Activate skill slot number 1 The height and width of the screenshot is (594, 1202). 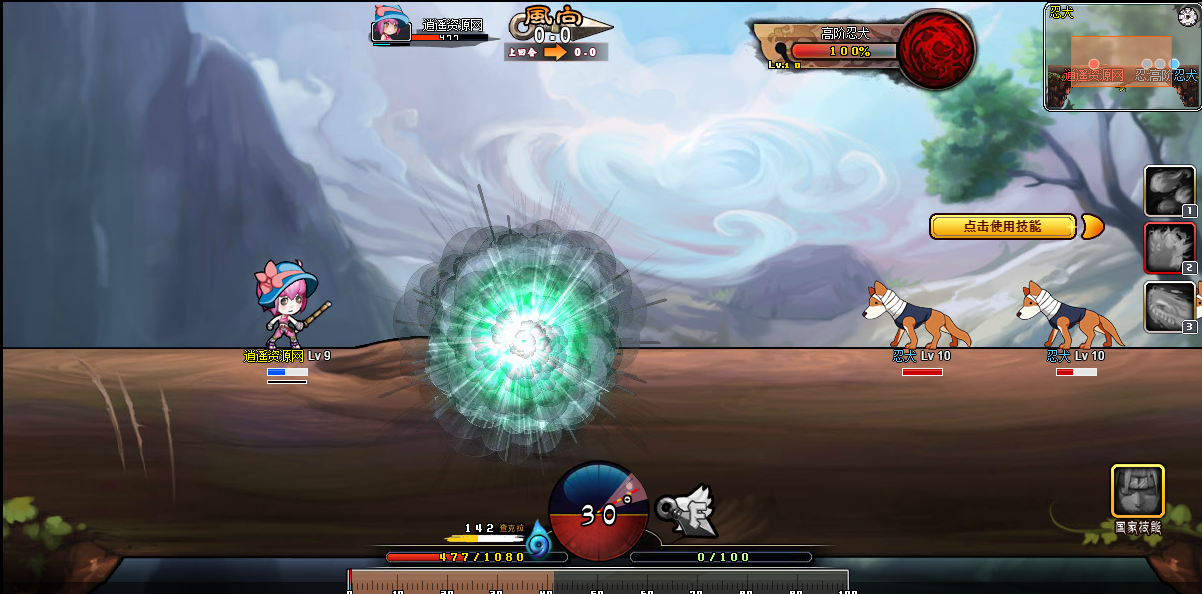(1169, 190)
